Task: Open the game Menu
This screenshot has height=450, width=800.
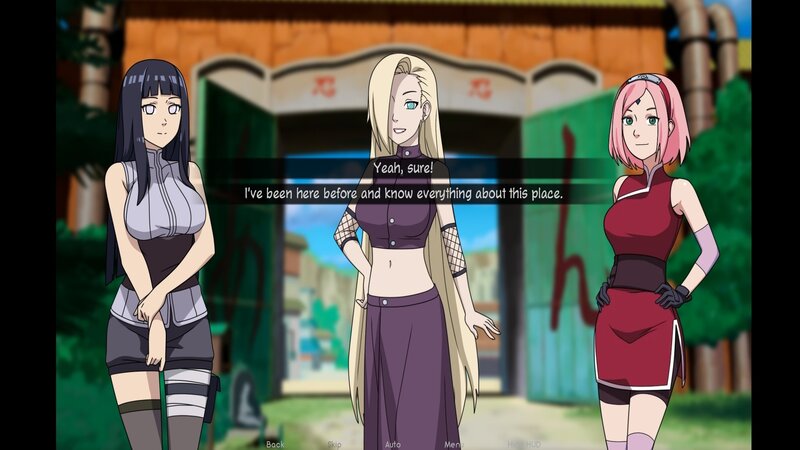Action: (454, 443)
